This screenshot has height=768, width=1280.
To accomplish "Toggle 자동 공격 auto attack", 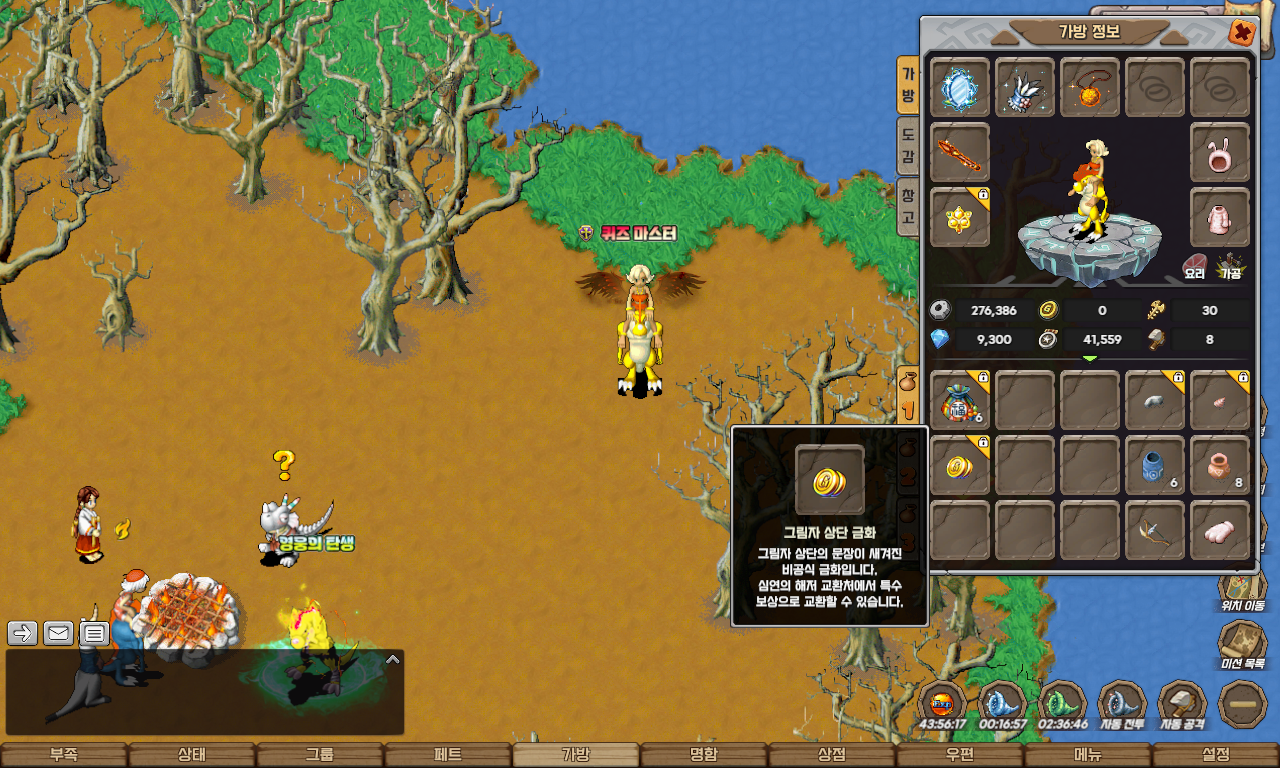I will click(1182, 706).
